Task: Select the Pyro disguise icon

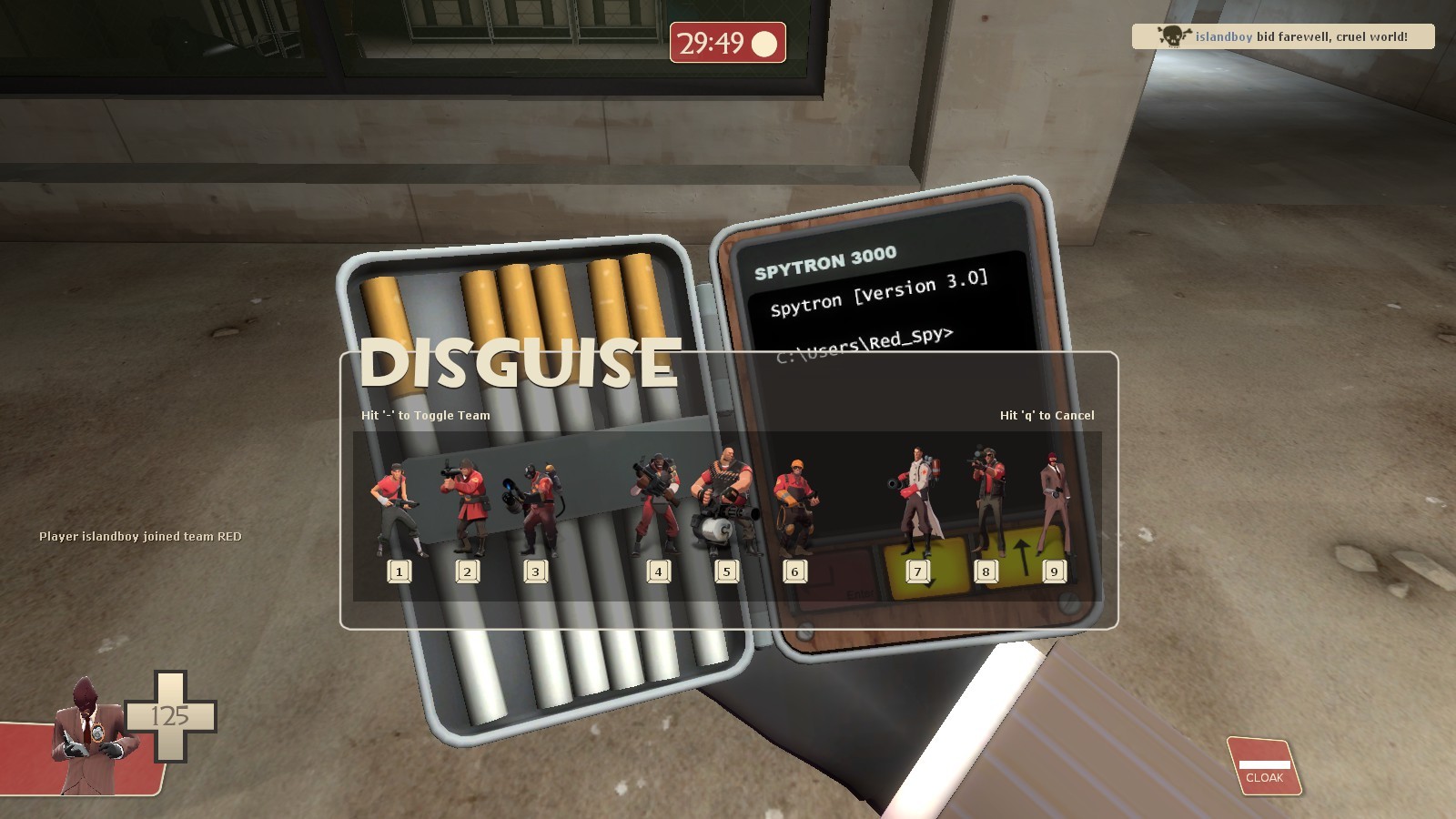Action: point(537,505)
